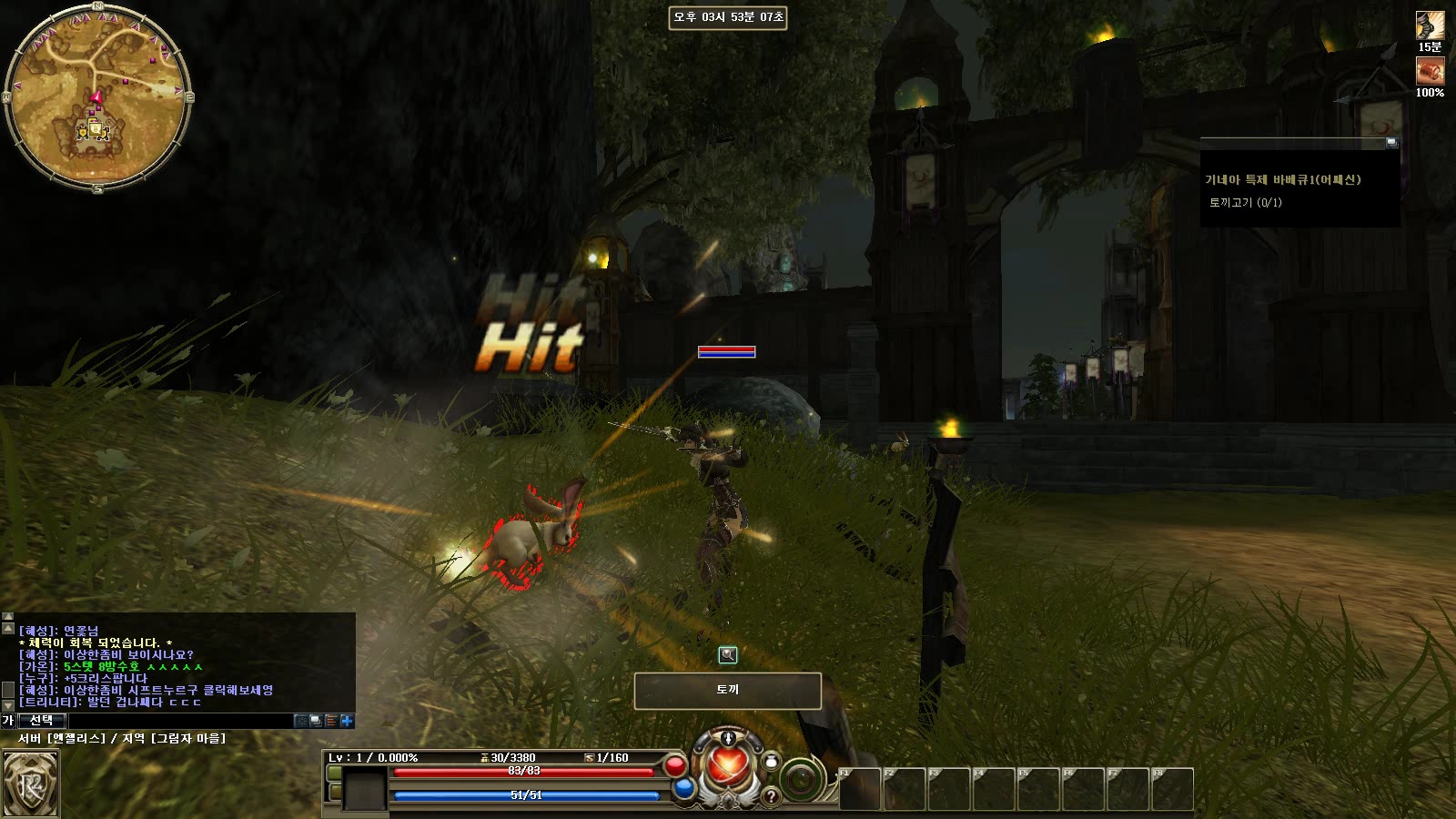Open the R2 shield main menu
Screen dimensions: 1456x819
point(30,784)
